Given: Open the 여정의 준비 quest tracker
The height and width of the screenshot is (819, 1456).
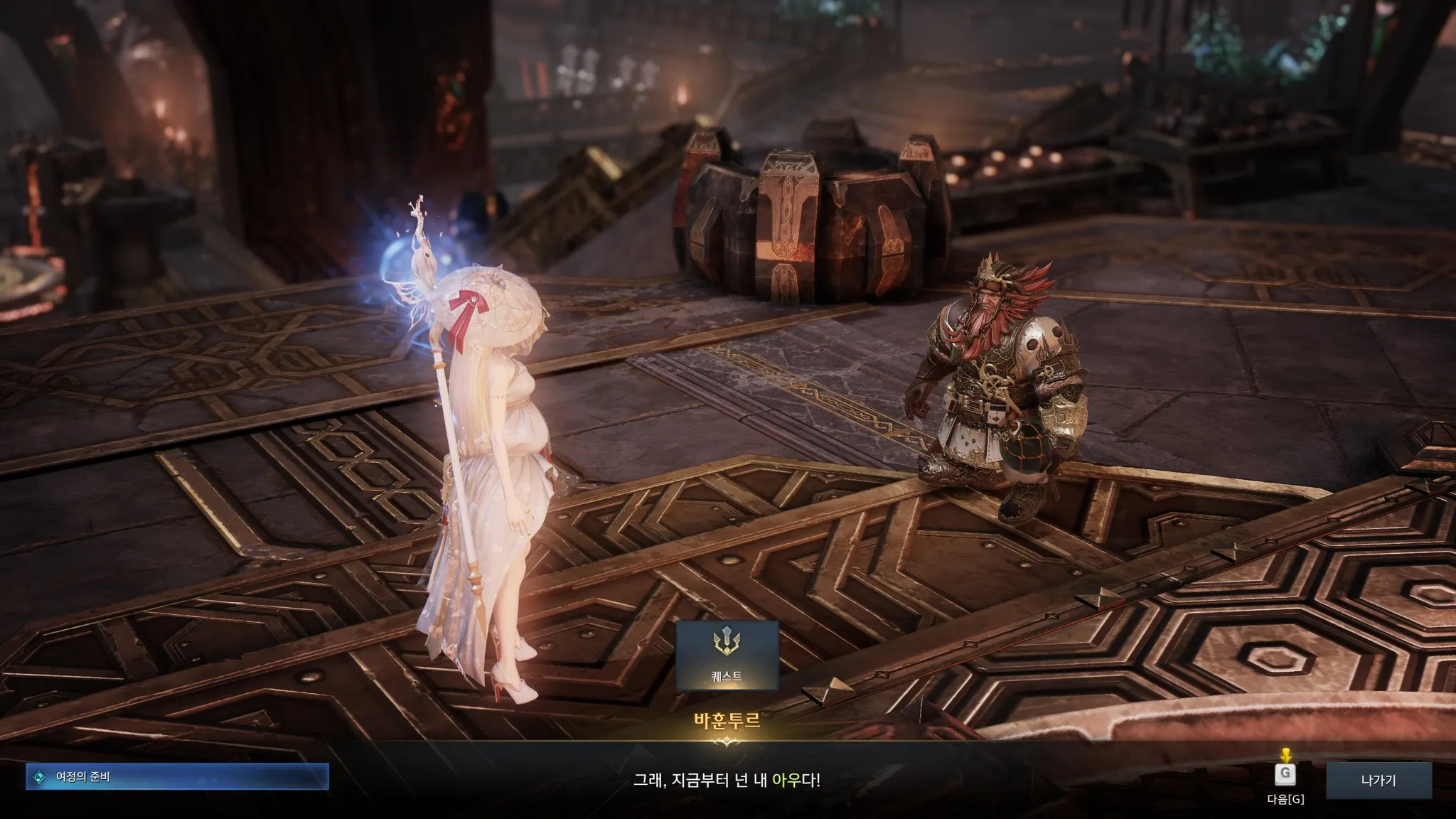Looking at the screenshot, I should click(x=178, y=777).
